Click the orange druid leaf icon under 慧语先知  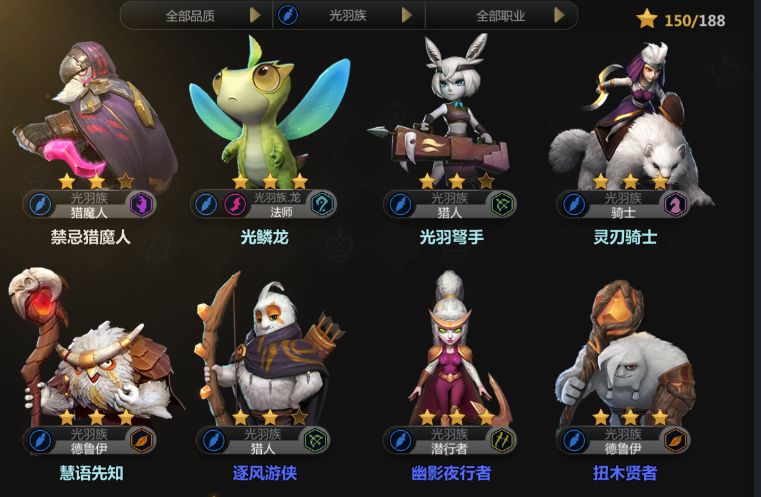click(x=144, y=440)
